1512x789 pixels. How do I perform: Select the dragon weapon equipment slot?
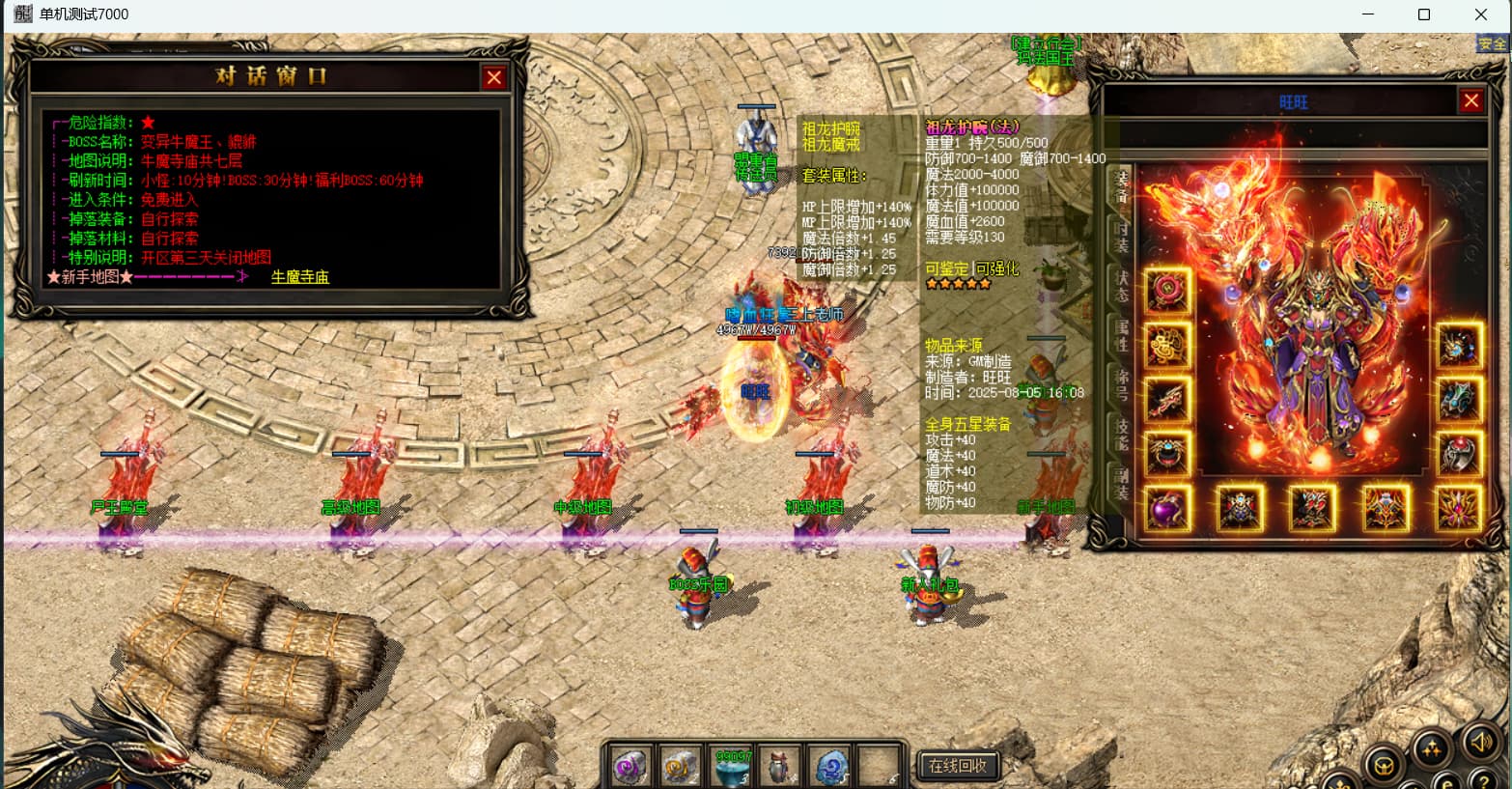[1167, 400]
